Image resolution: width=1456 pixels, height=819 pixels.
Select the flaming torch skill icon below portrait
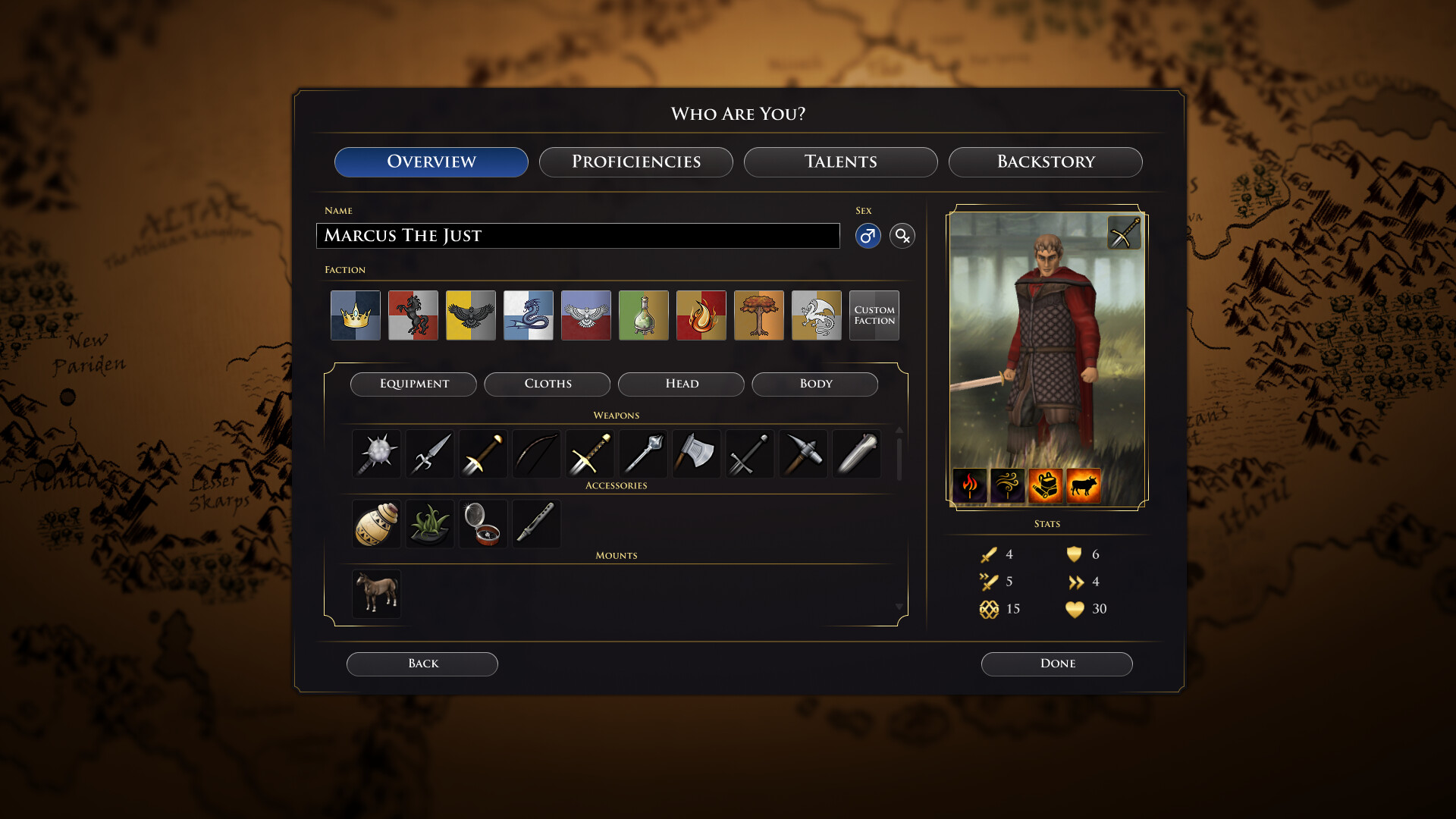(971, 485)
